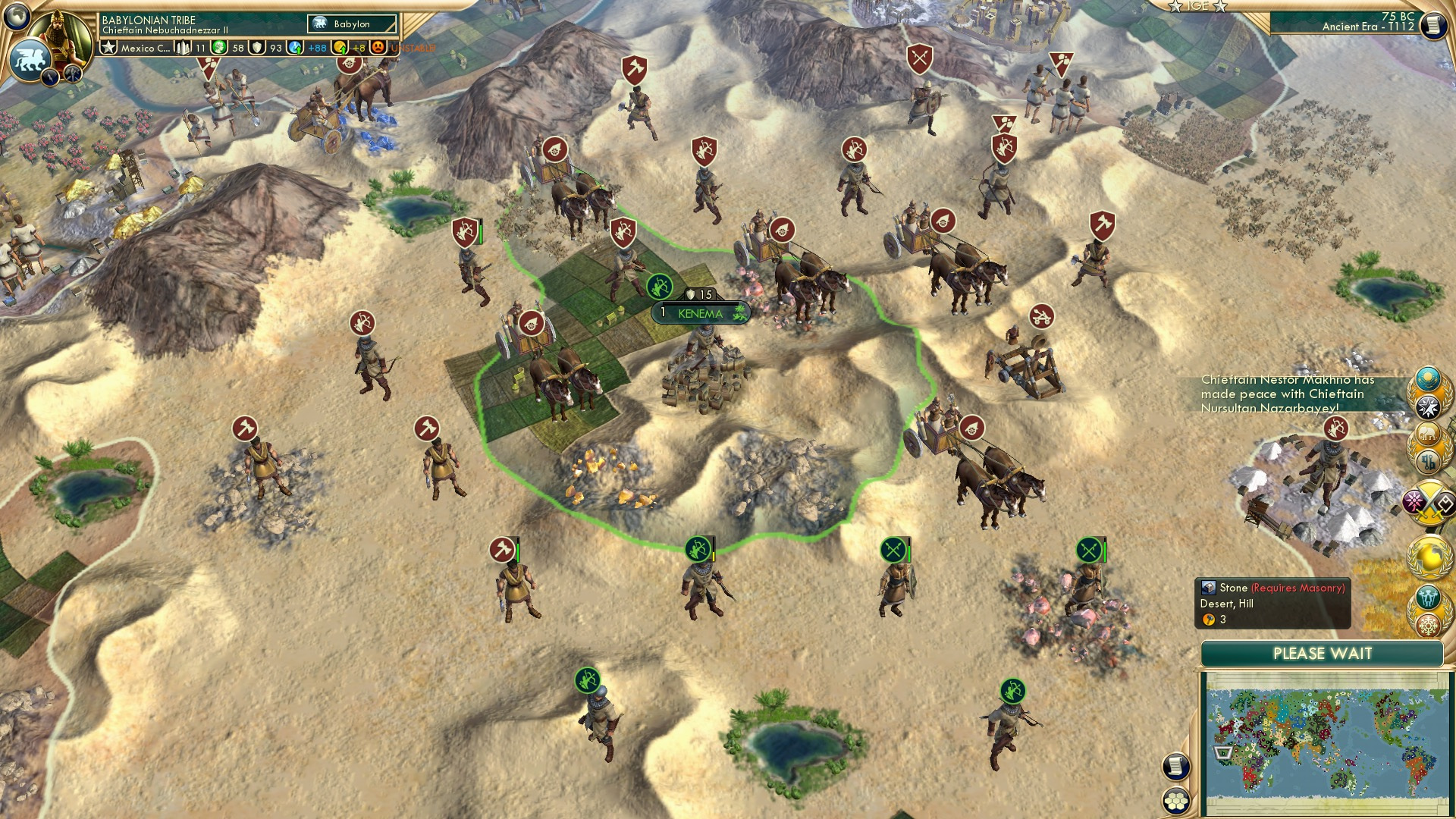The image size is (1456, 819).
Task: Open the notification log scroll icon top-right
Action: [x=1432, y=27]
